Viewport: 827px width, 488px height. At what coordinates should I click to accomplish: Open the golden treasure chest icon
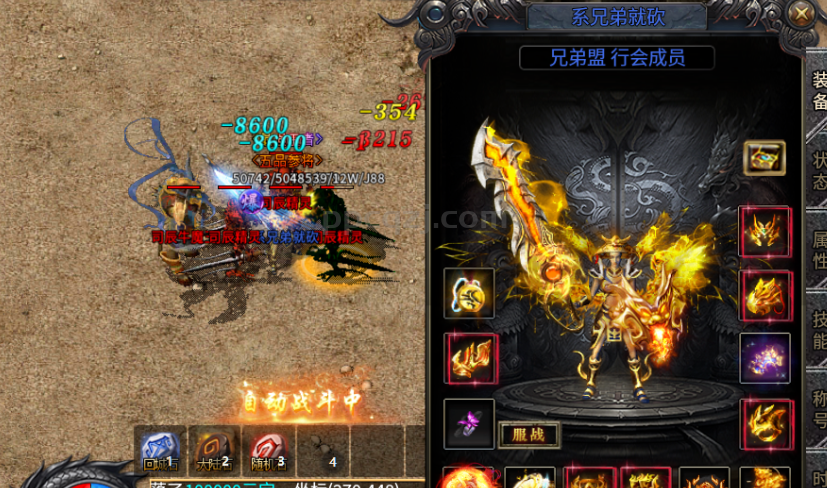tap(764, 158)
